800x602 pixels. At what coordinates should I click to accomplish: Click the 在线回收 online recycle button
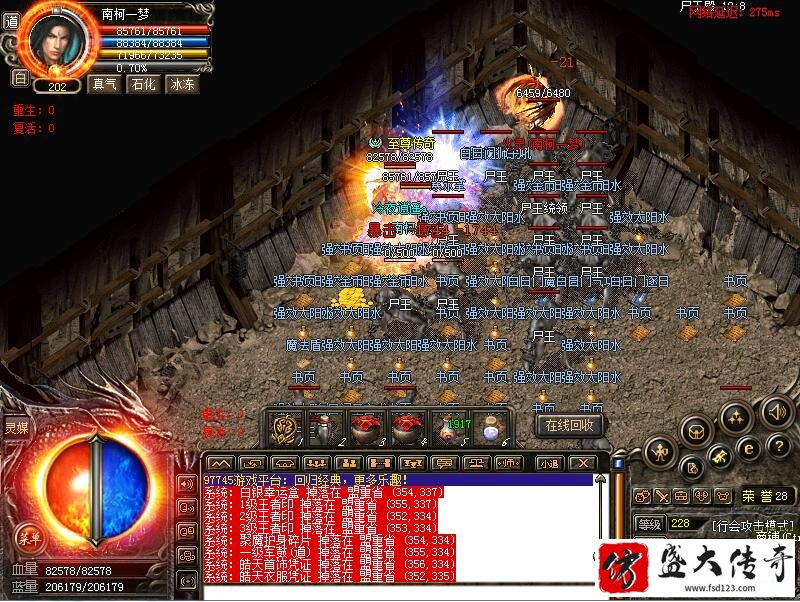(x=571, y=424)
